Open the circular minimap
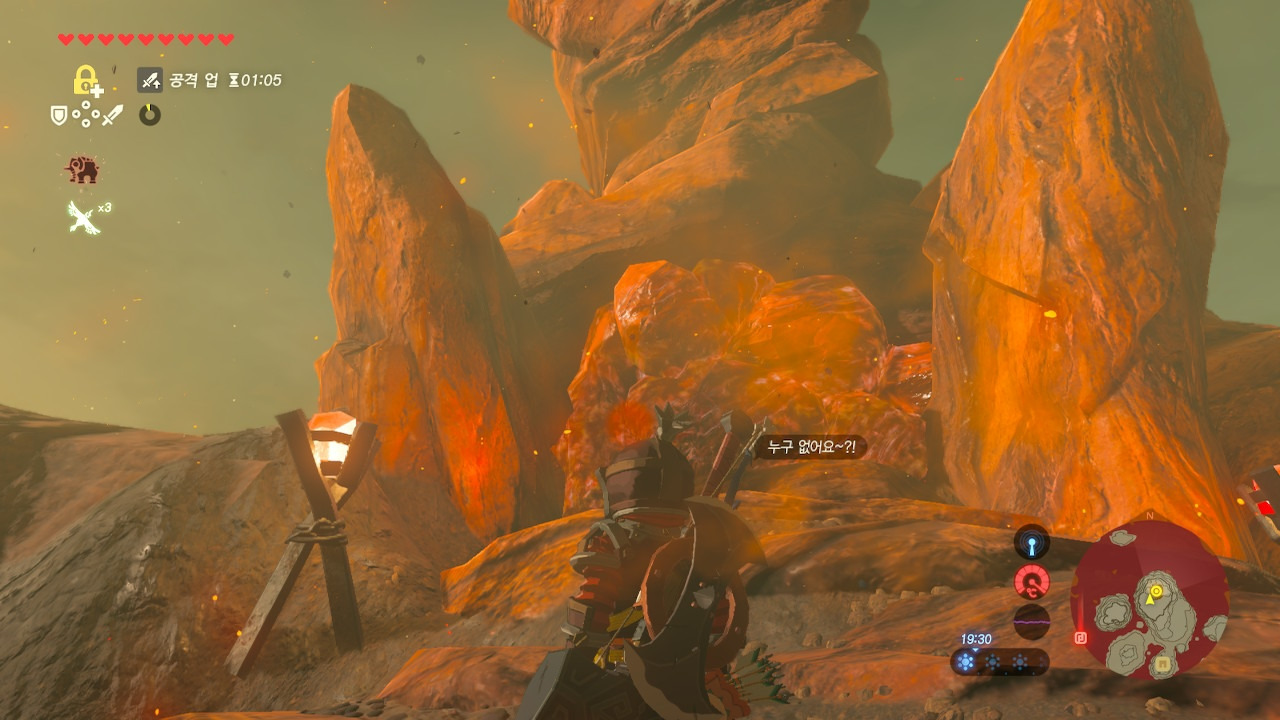 click(x=1149, y=600)
